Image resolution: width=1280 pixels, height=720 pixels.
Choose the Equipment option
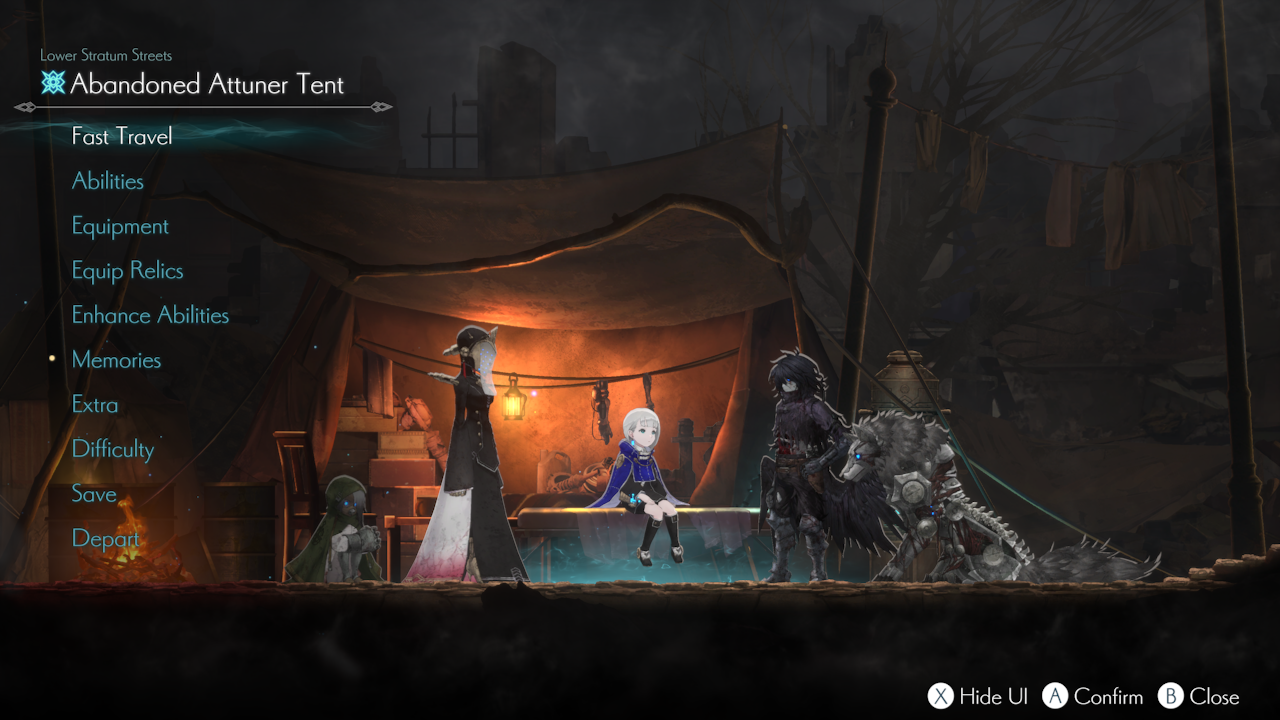click(x=120, y=226)
